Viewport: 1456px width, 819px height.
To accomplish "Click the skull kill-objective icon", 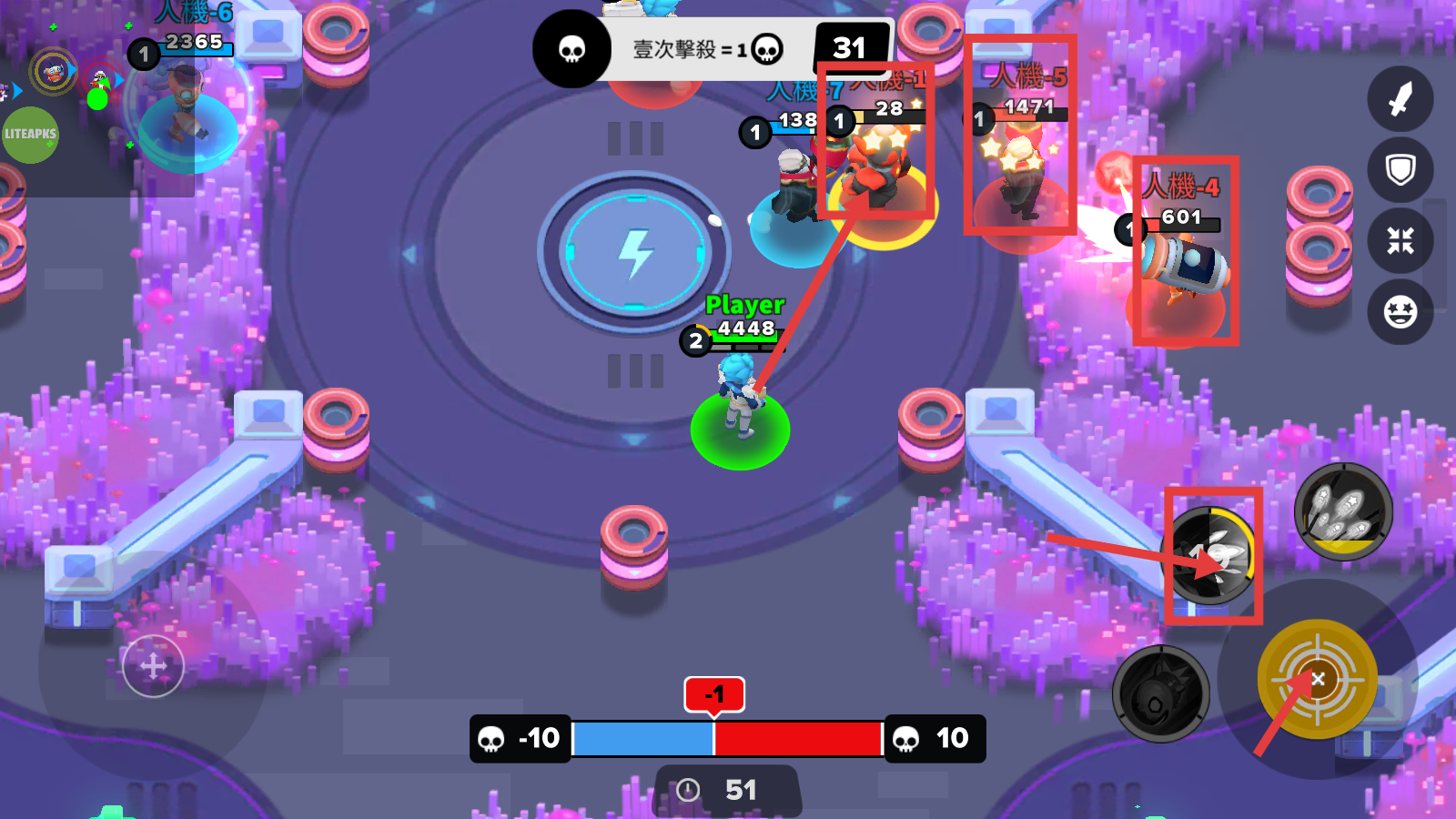I will [x=571, y=49].
